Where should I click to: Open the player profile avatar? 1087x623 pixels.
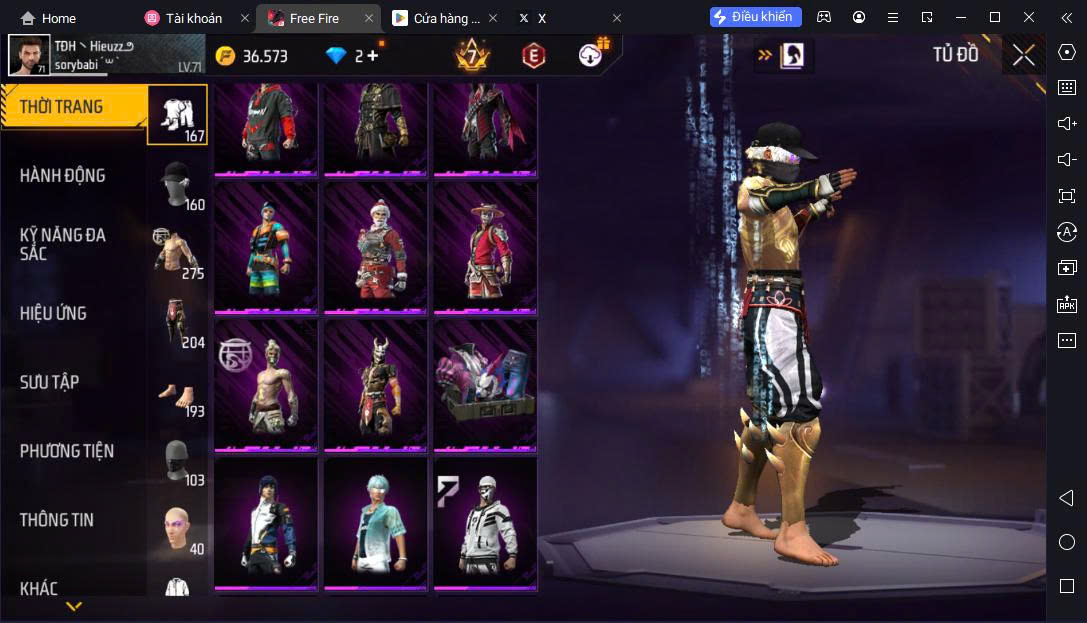[x=29, y=56]
